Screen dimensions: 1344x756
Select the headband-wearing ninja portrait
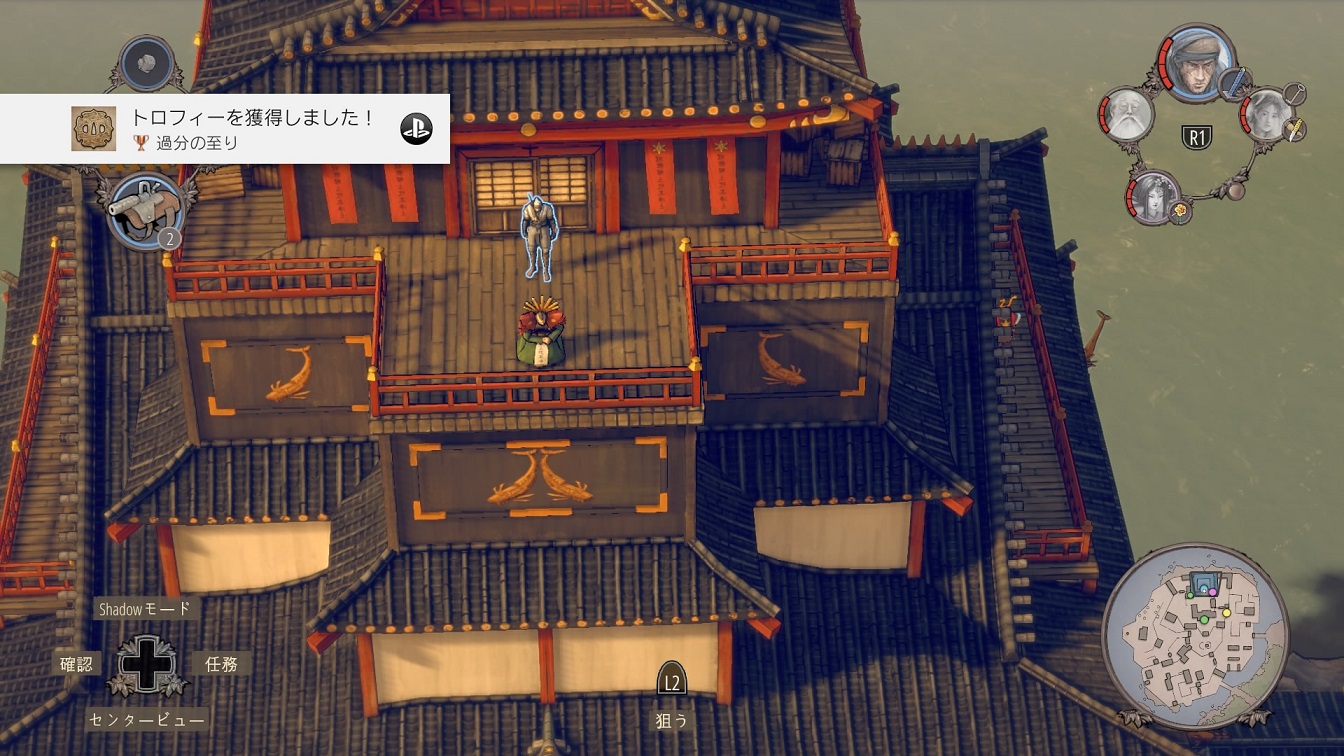pos(1197,62)
